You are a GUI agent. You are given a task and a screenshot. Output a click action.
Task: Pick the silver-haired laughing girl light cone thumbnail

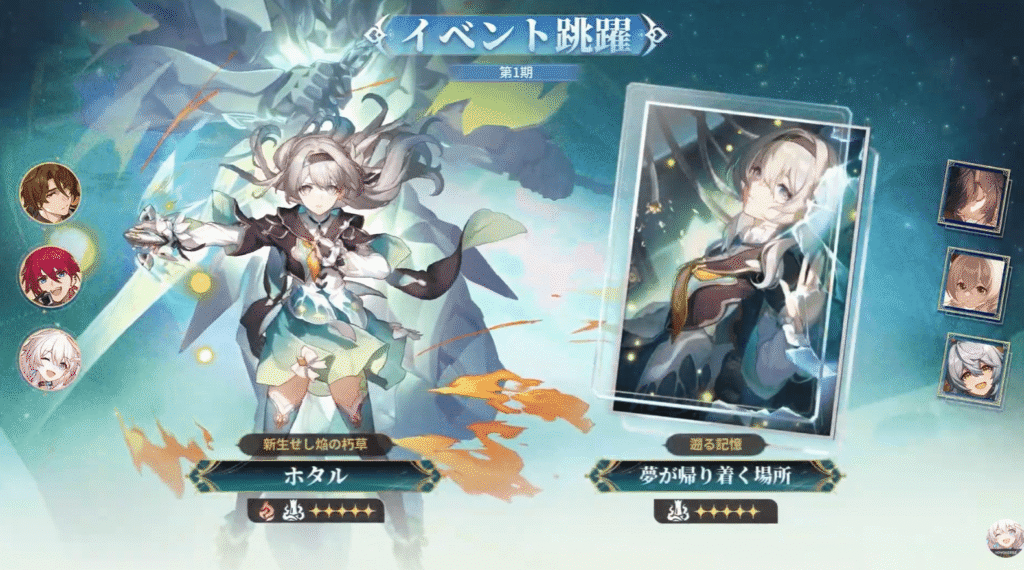coord(975,368)
